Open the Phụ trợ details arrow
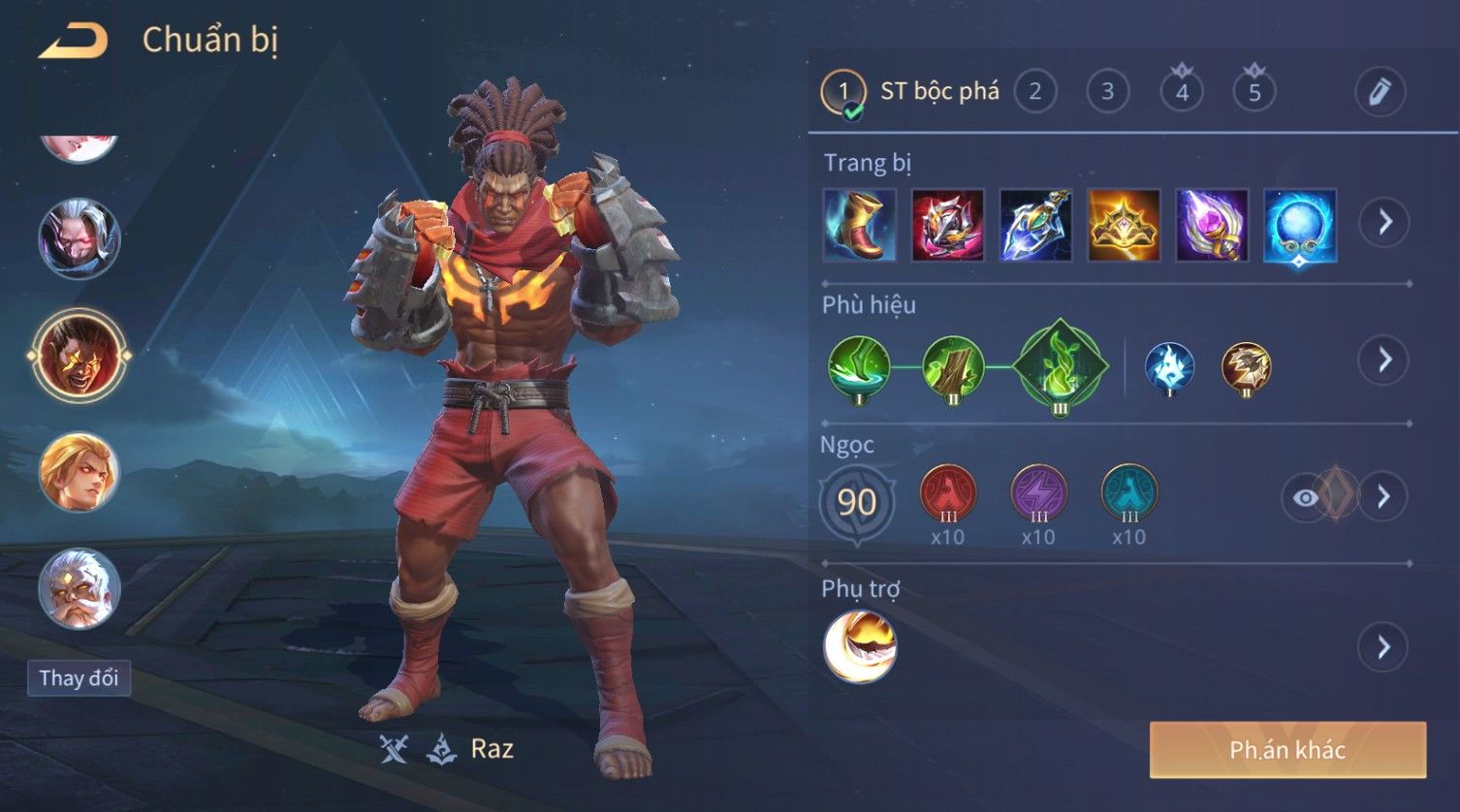1460x812 pixels. [x=1384, y=646]
